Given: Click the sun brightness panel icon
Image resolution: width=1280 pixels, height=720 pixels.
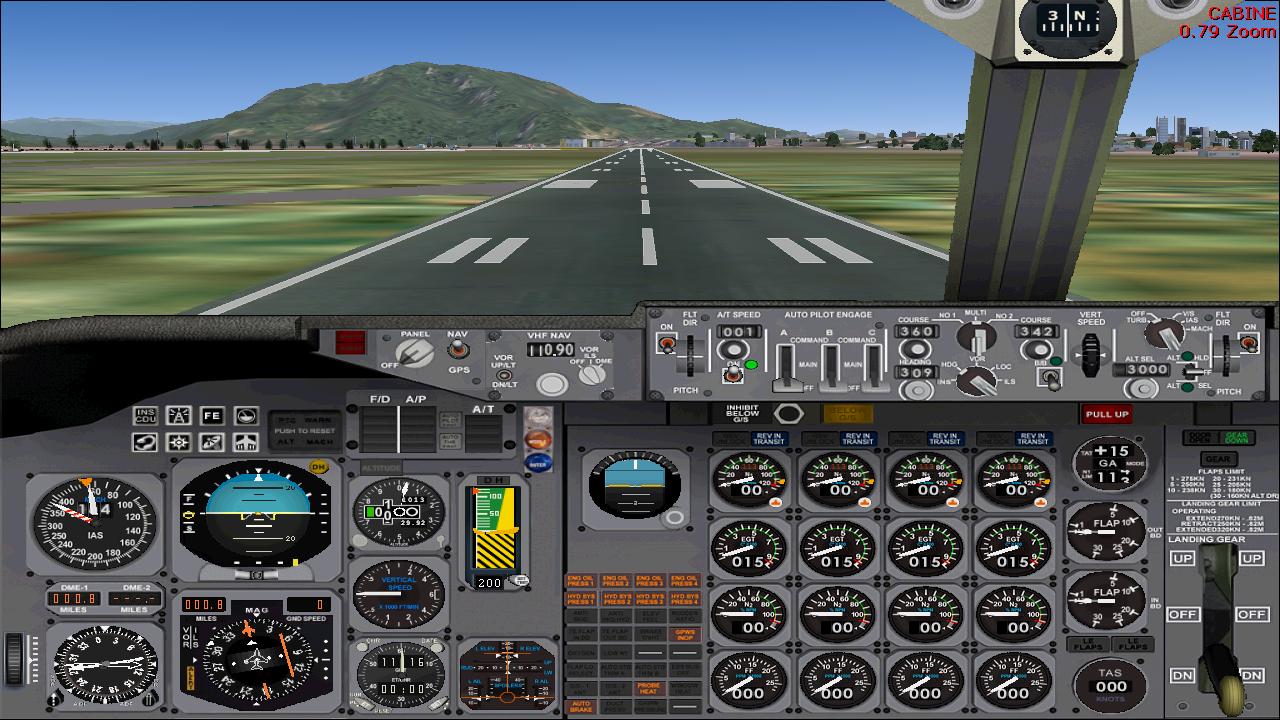Looking at the screenshot, I should pyautogui.click(x=178, y=441).
